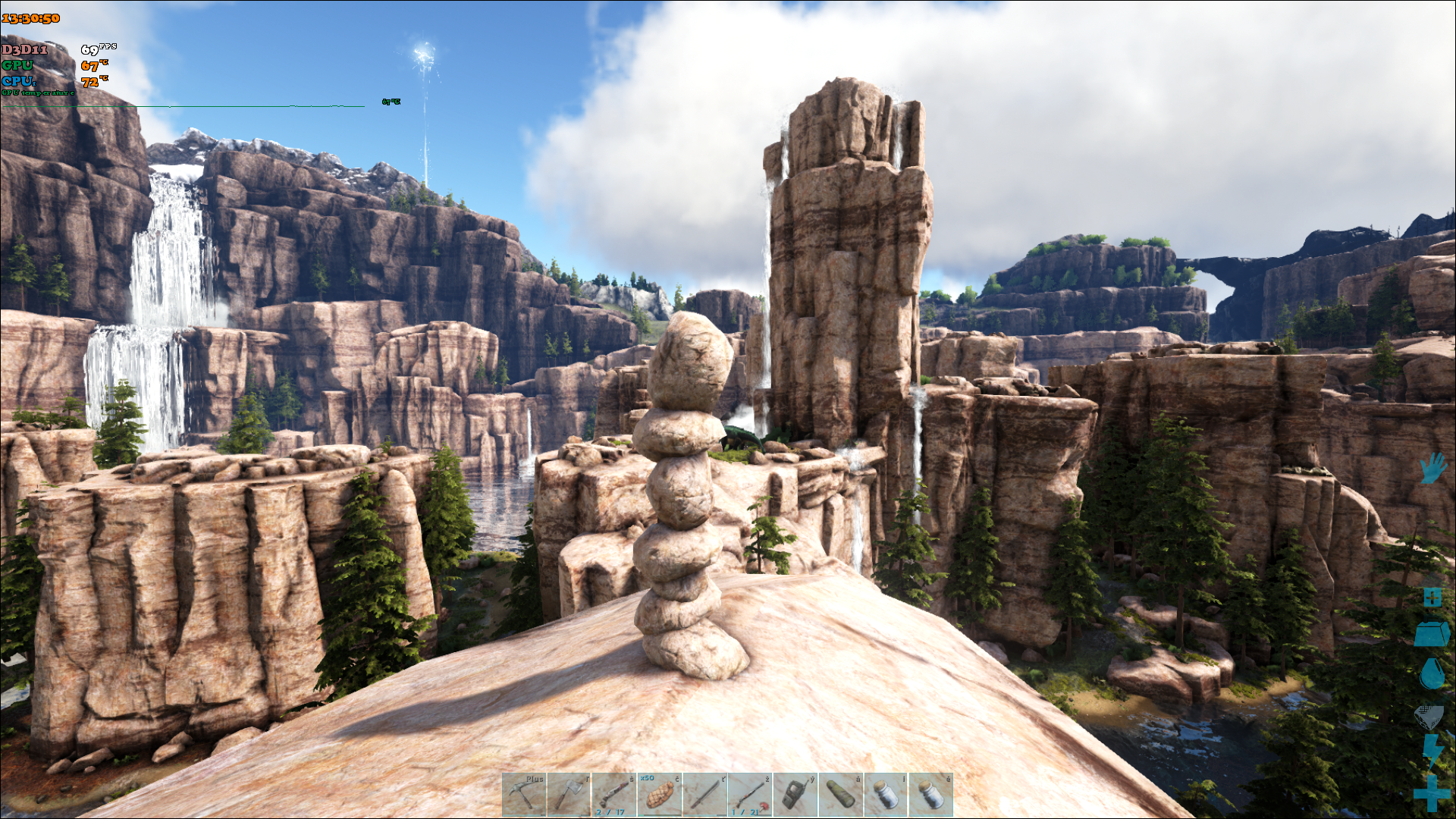The width and height of the screenshot is (1456, 819).
Task: Choose the shotgun with 2 / 17 ammo
Action: (x=614, y=794)
